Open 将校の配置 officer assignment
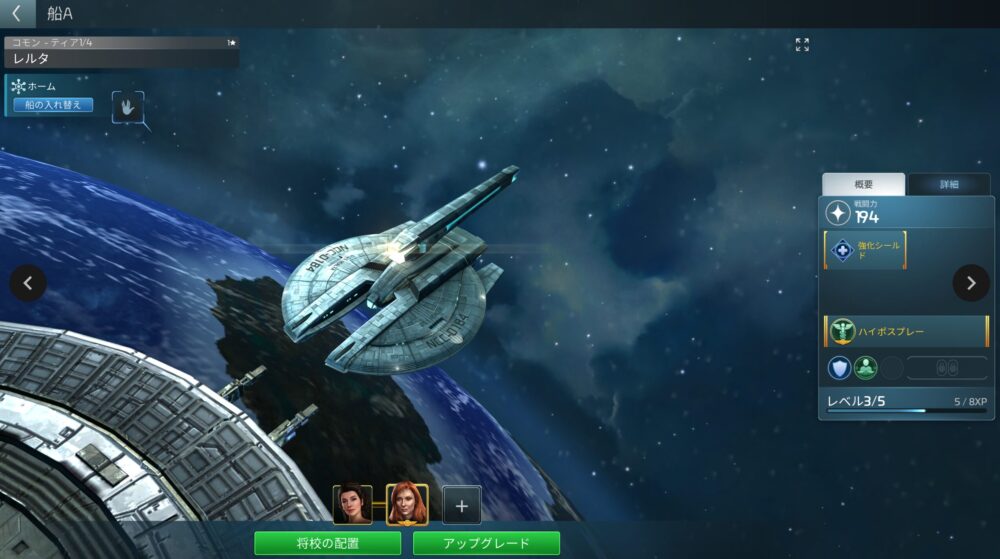 [327, 543]
